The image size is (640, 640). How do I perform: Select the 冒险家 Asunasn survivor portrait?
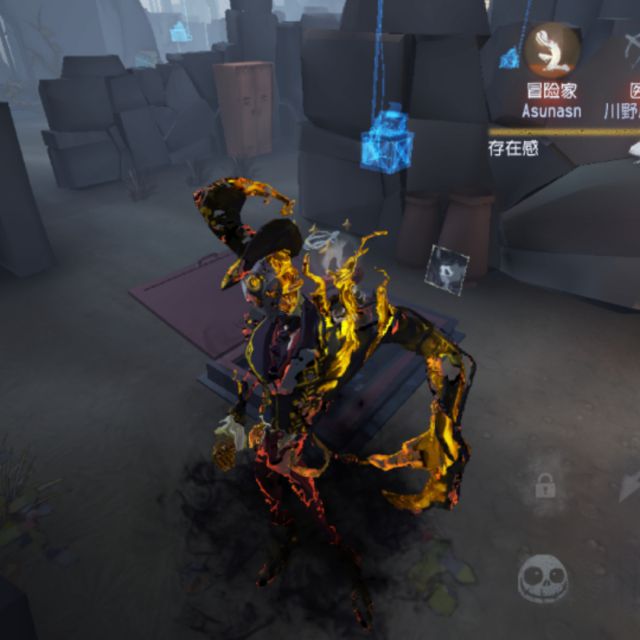[x=552, y=50]
